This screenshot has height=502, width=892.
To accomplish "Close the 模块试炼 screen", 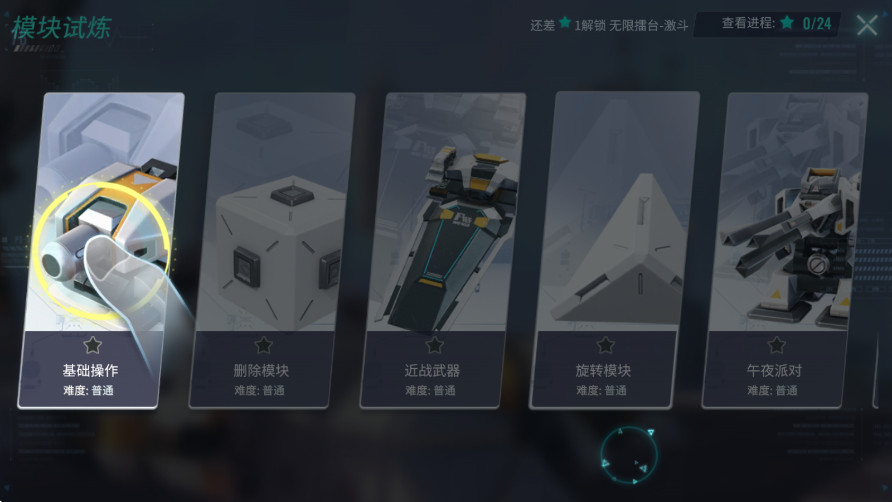I will click(867, 25).
